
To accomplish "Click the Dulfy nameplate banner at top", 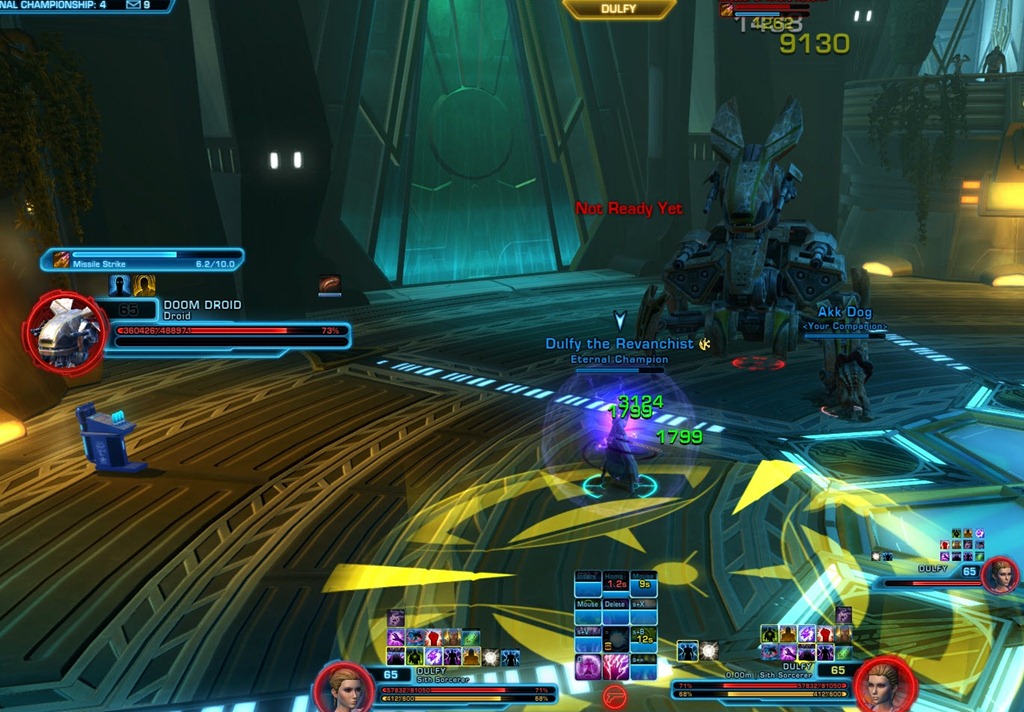I will [619, 9].
